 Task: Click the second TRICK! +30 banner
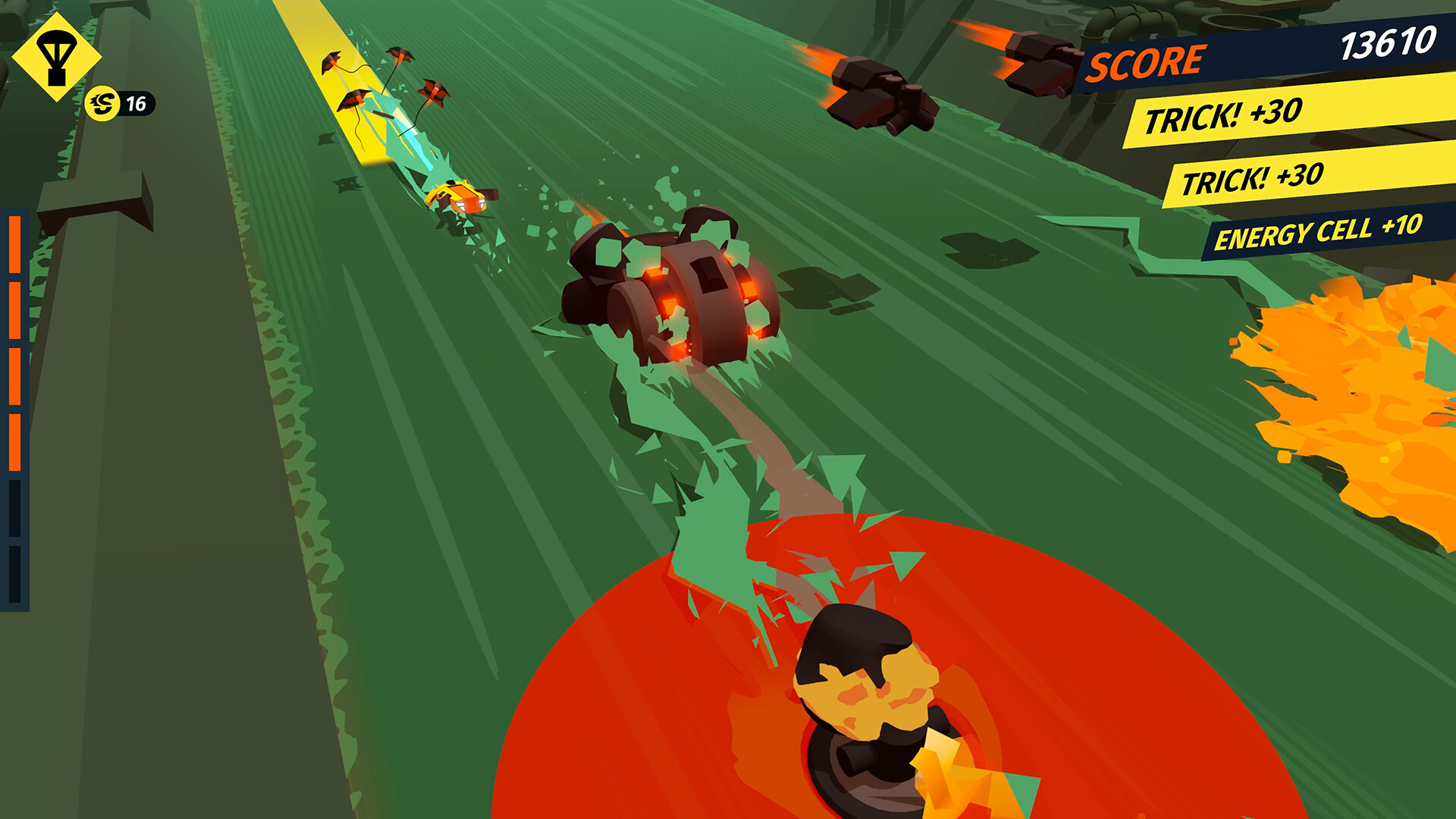click(x=1251, y=180)
